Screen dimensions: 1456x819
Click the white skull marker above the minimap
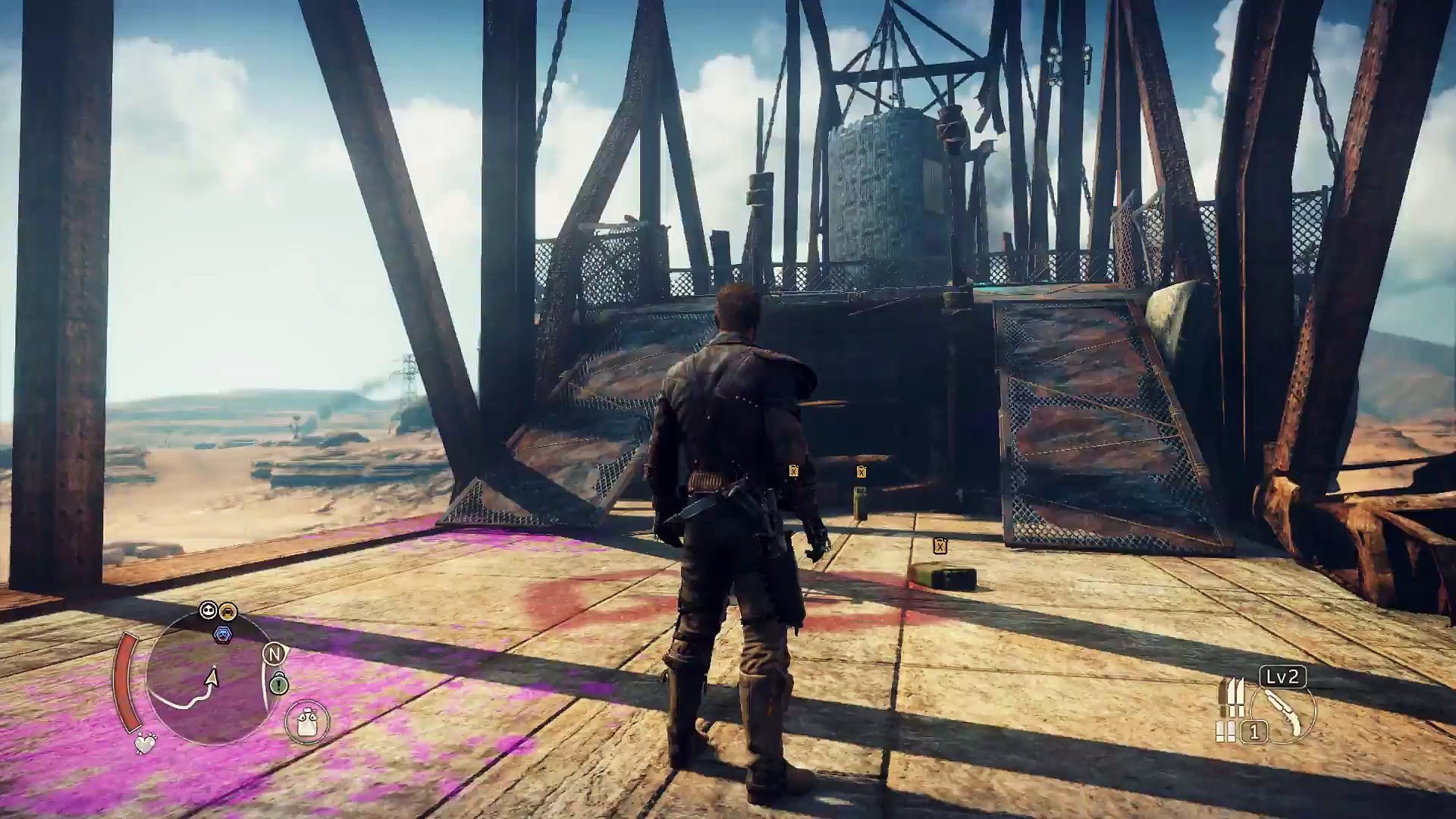tap(208, 610)
